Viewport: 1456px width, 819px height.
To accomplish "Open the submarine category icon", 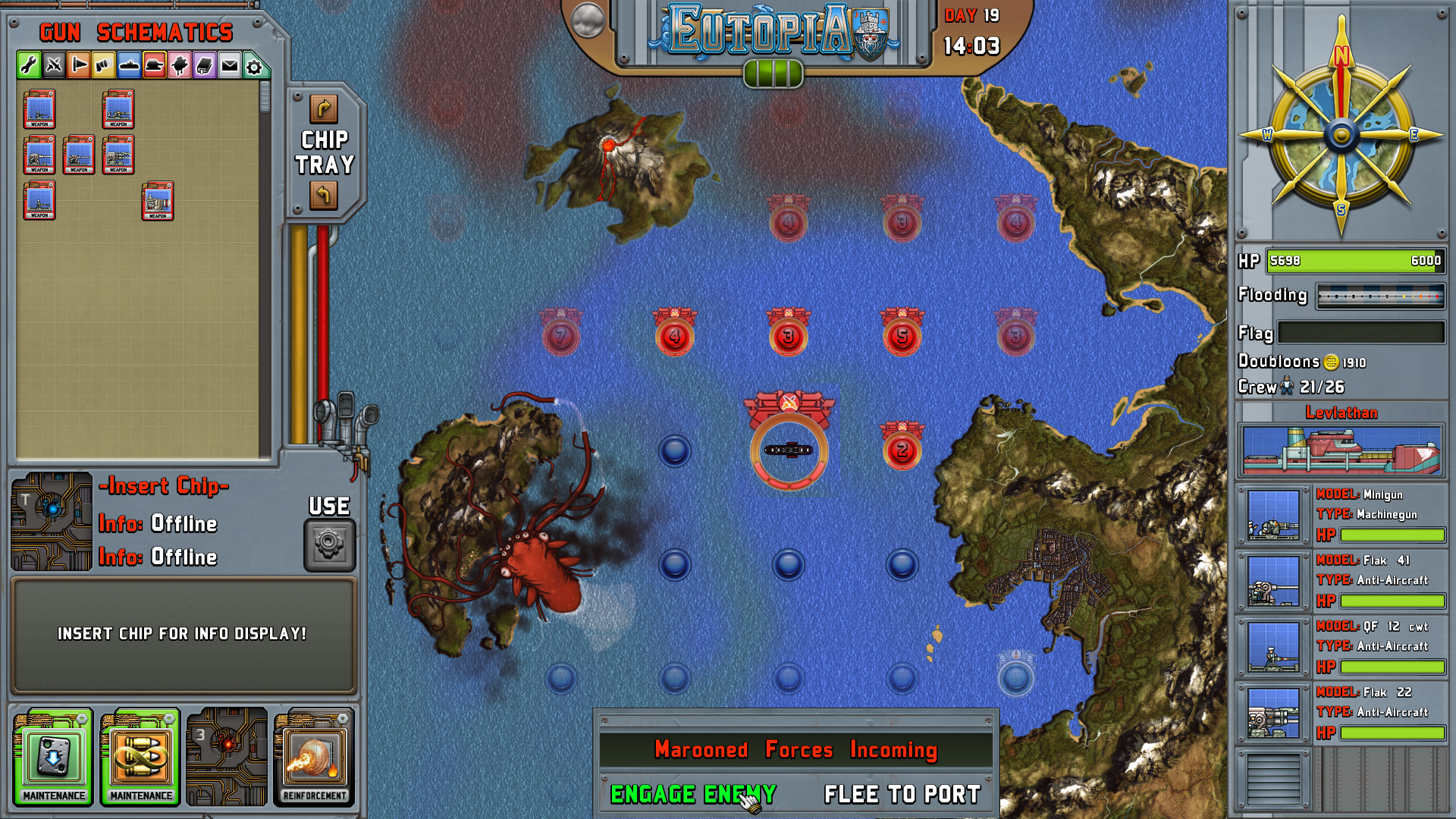I will pos(129,66).
